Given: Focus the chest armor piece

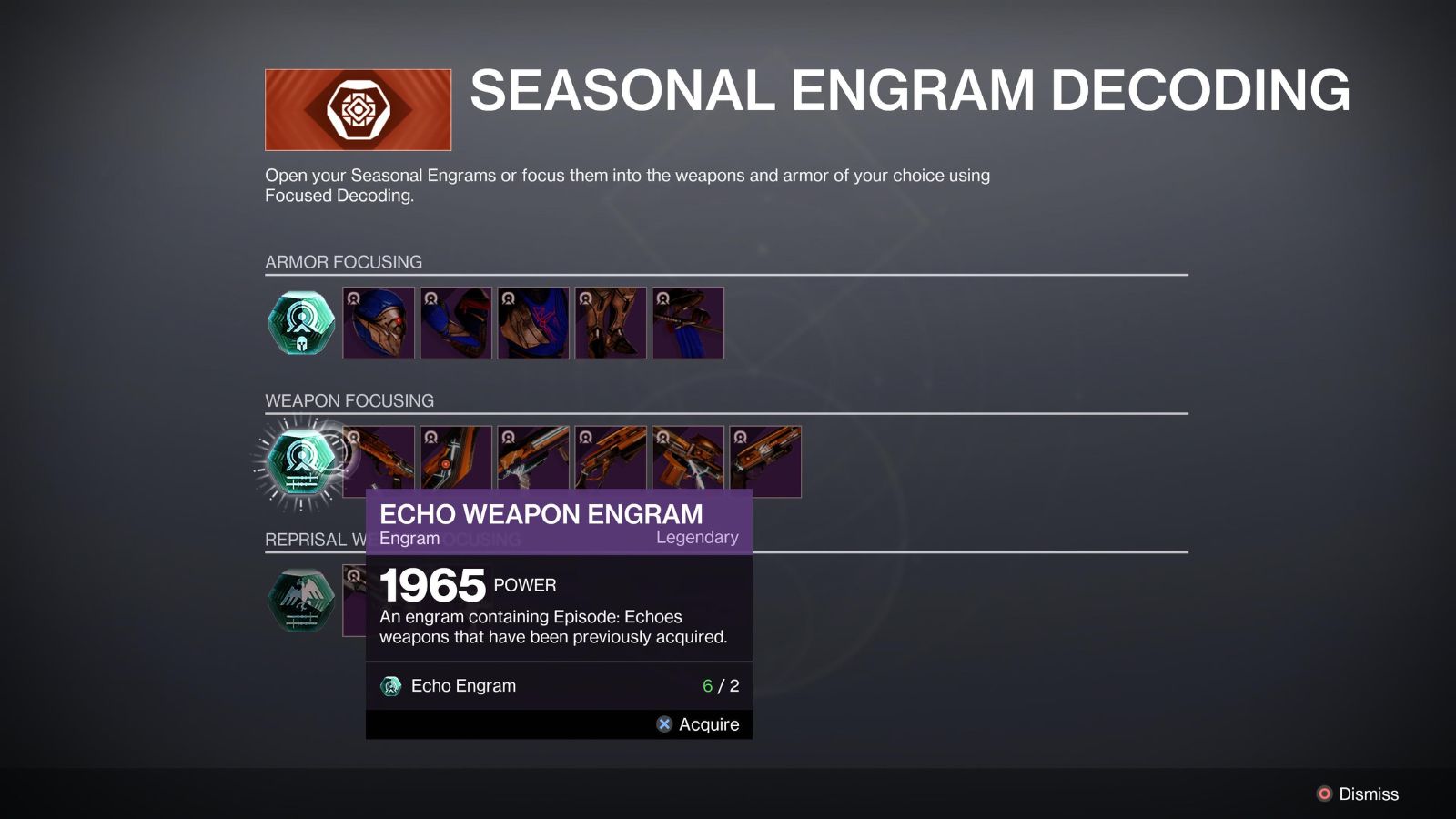Looking at the screenshot, I should tap(533, 323).
